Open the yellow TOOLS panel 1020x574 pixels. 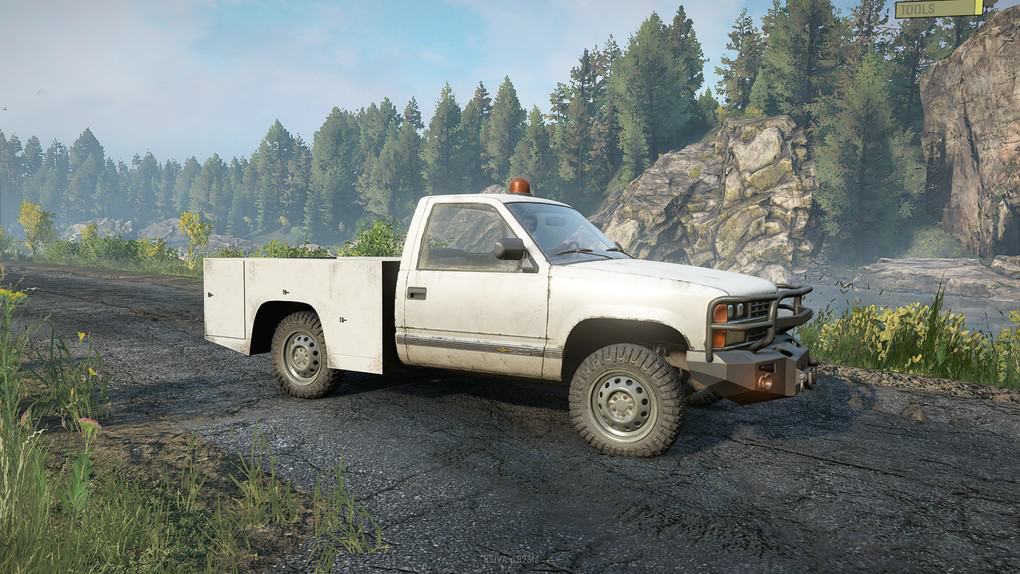pyautogui.click(x=939, y=8)
